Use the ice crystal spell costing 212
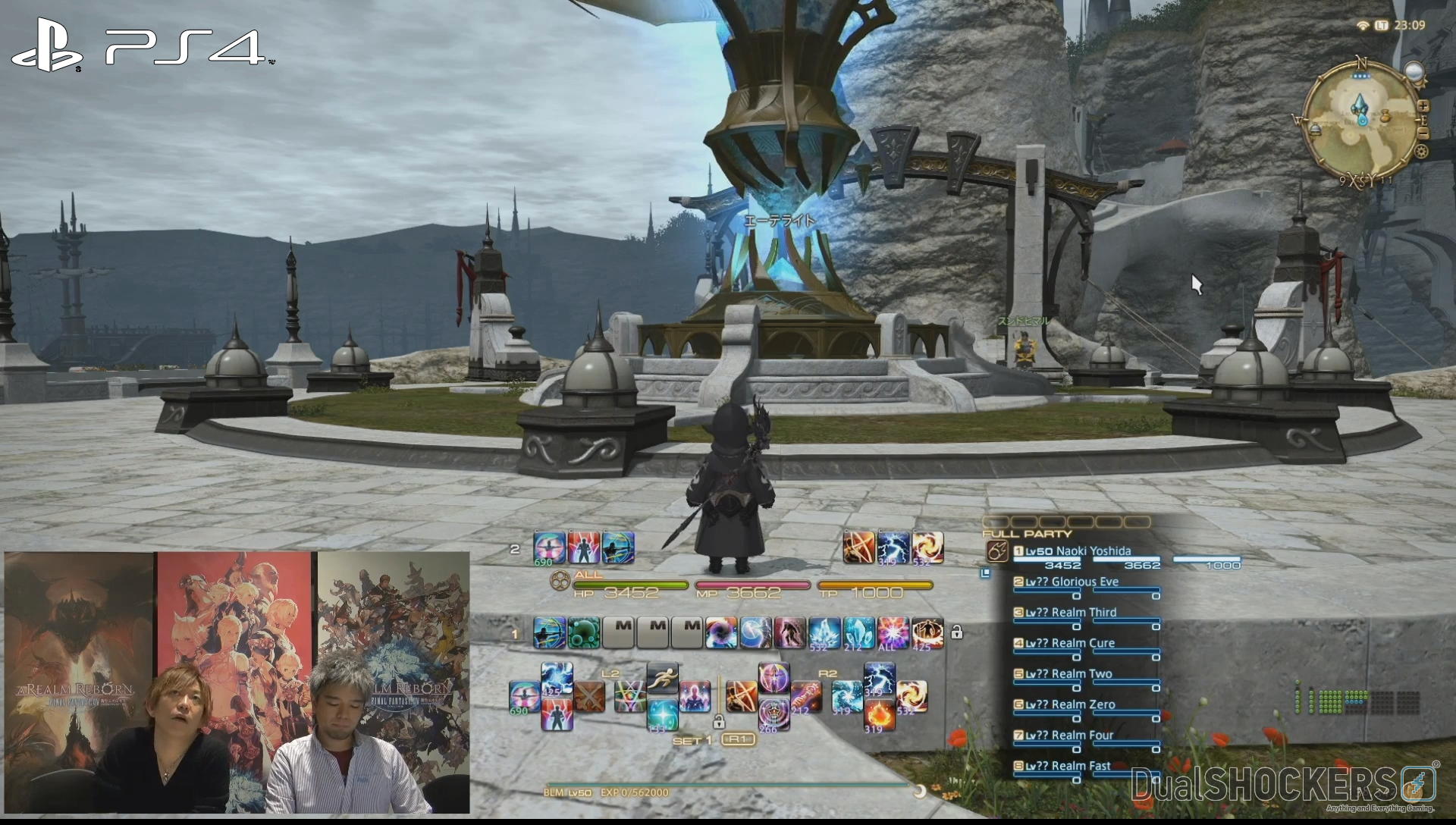Screen dimensions: 1456x825 tap(858, 633)
